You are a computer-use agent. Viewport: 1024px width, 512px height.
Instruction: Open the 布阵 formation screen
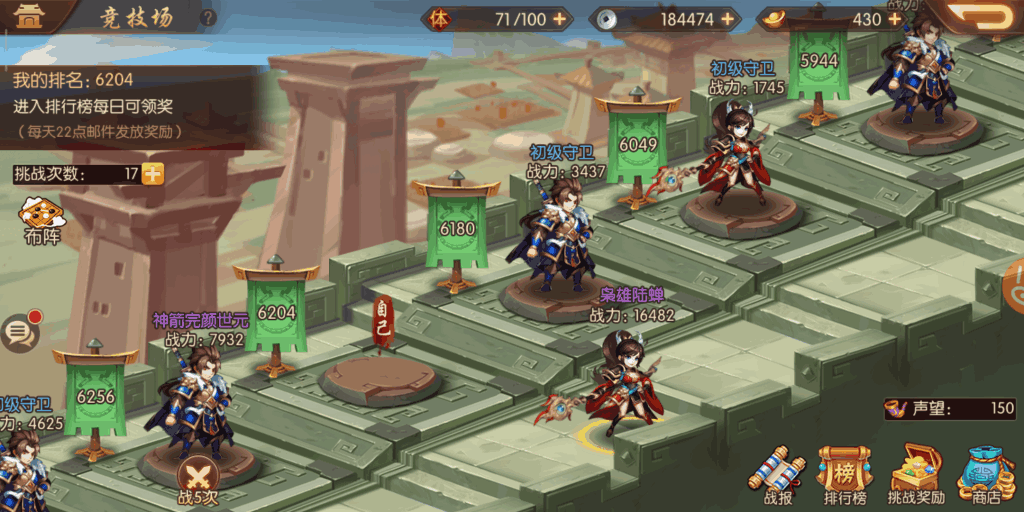[42, 220]
